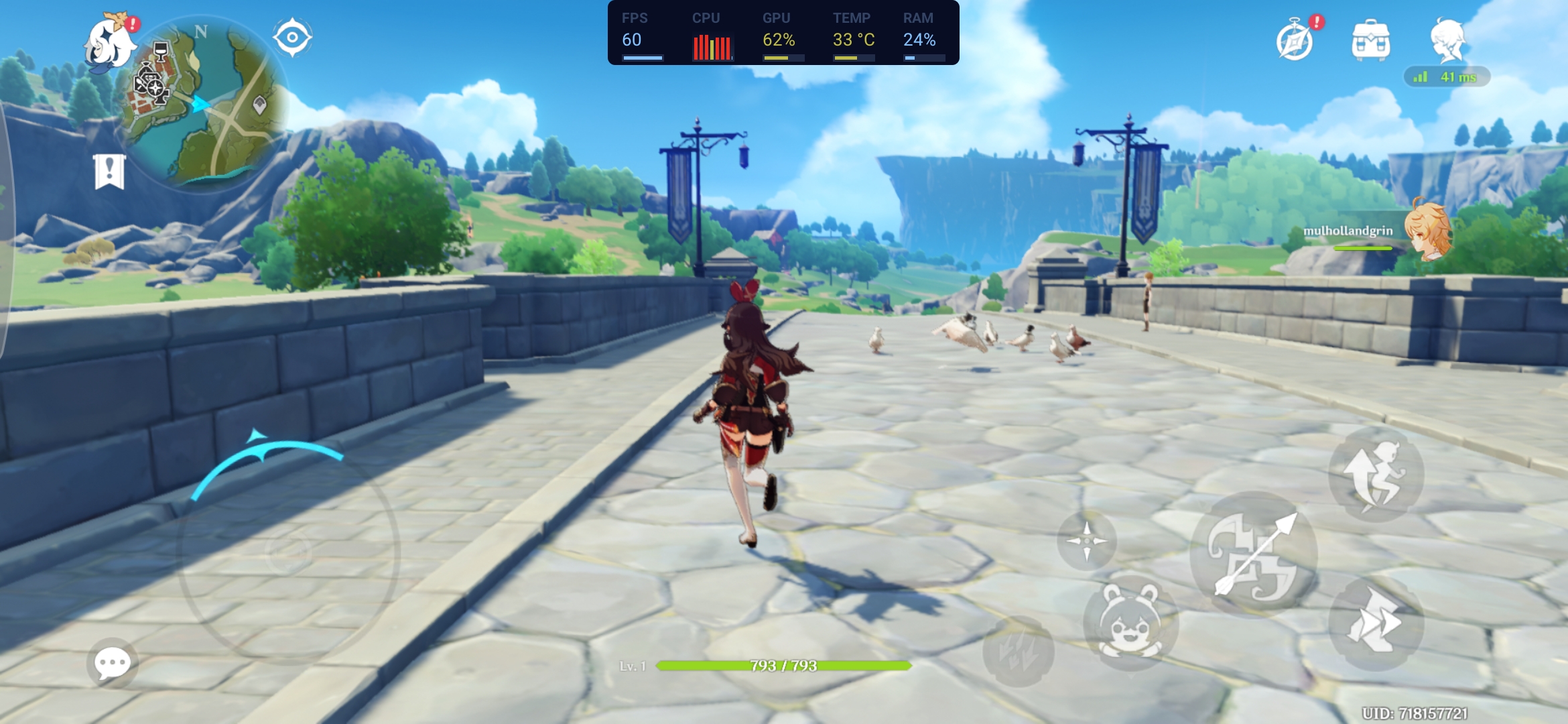Image resolution: width=1568 pixels, height=724 pixels.
Task: Tap the jump button
Action: (1376, 475)
